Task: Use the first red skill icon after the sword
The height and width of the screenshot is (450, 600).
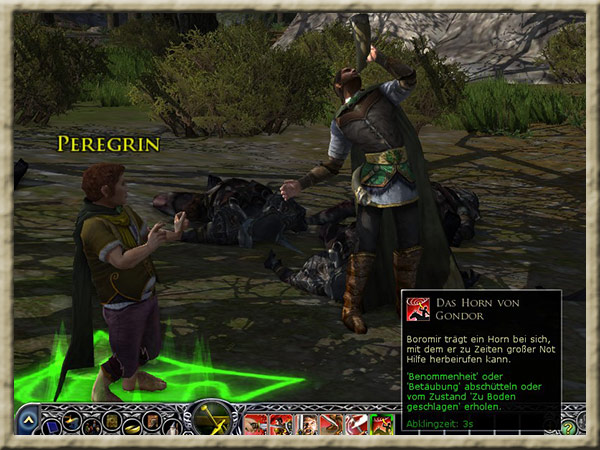Action: 255,424
